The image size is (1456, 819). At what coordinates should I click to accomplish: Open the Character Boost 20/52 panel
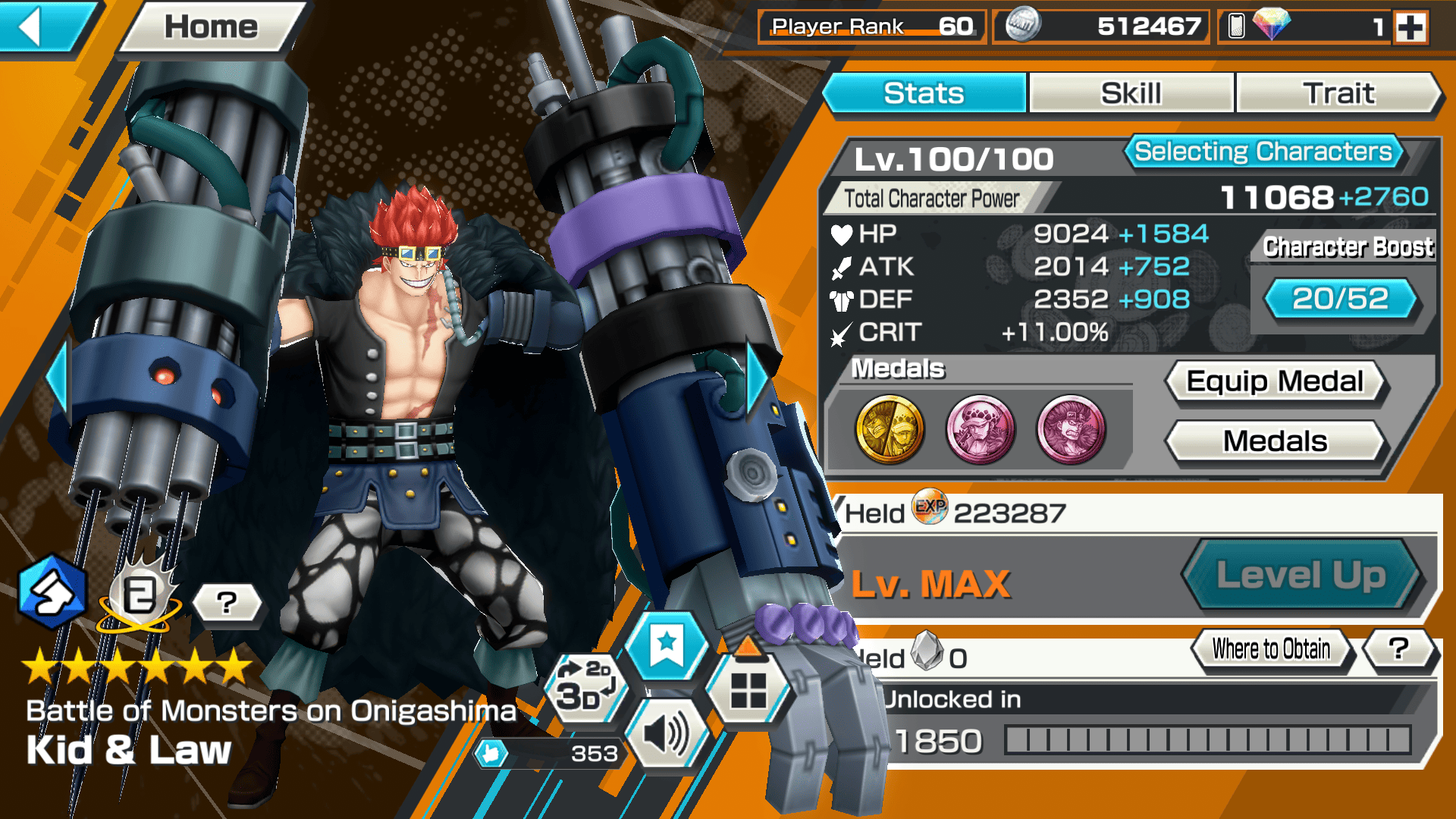tap(1340, 298)
